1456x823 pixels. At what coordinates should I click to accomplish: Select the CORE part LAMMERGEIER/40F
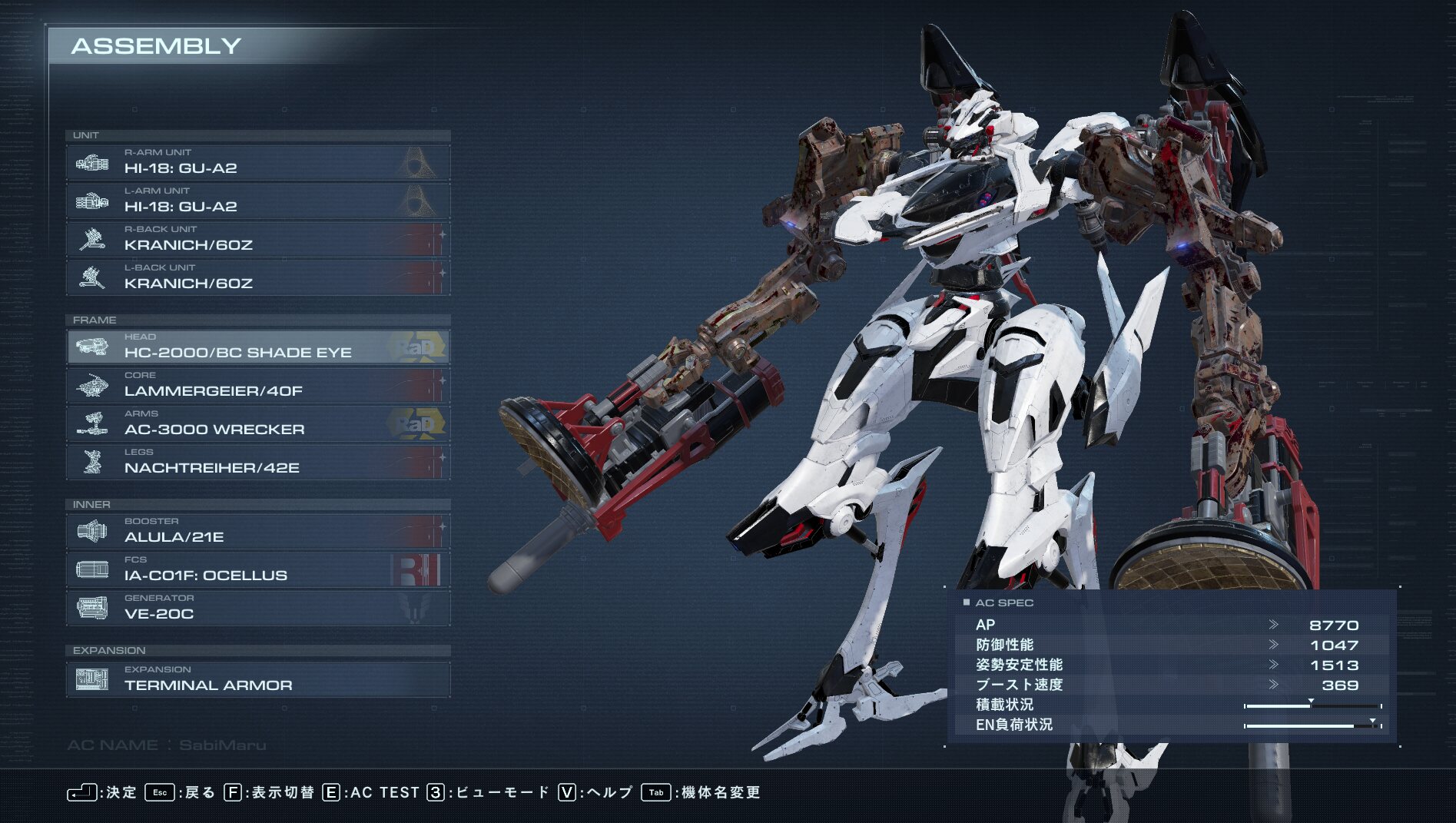tap(257, 385)
